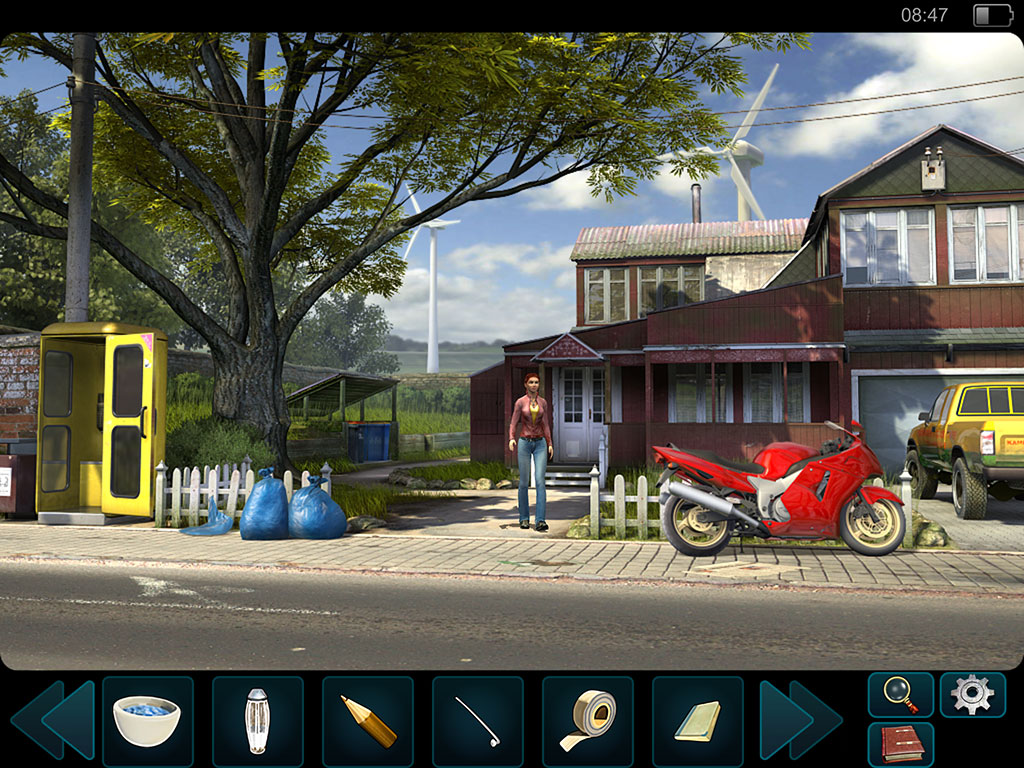Select the thin wire inventory item
The image size is (1024, 768).
pos(477,720)
